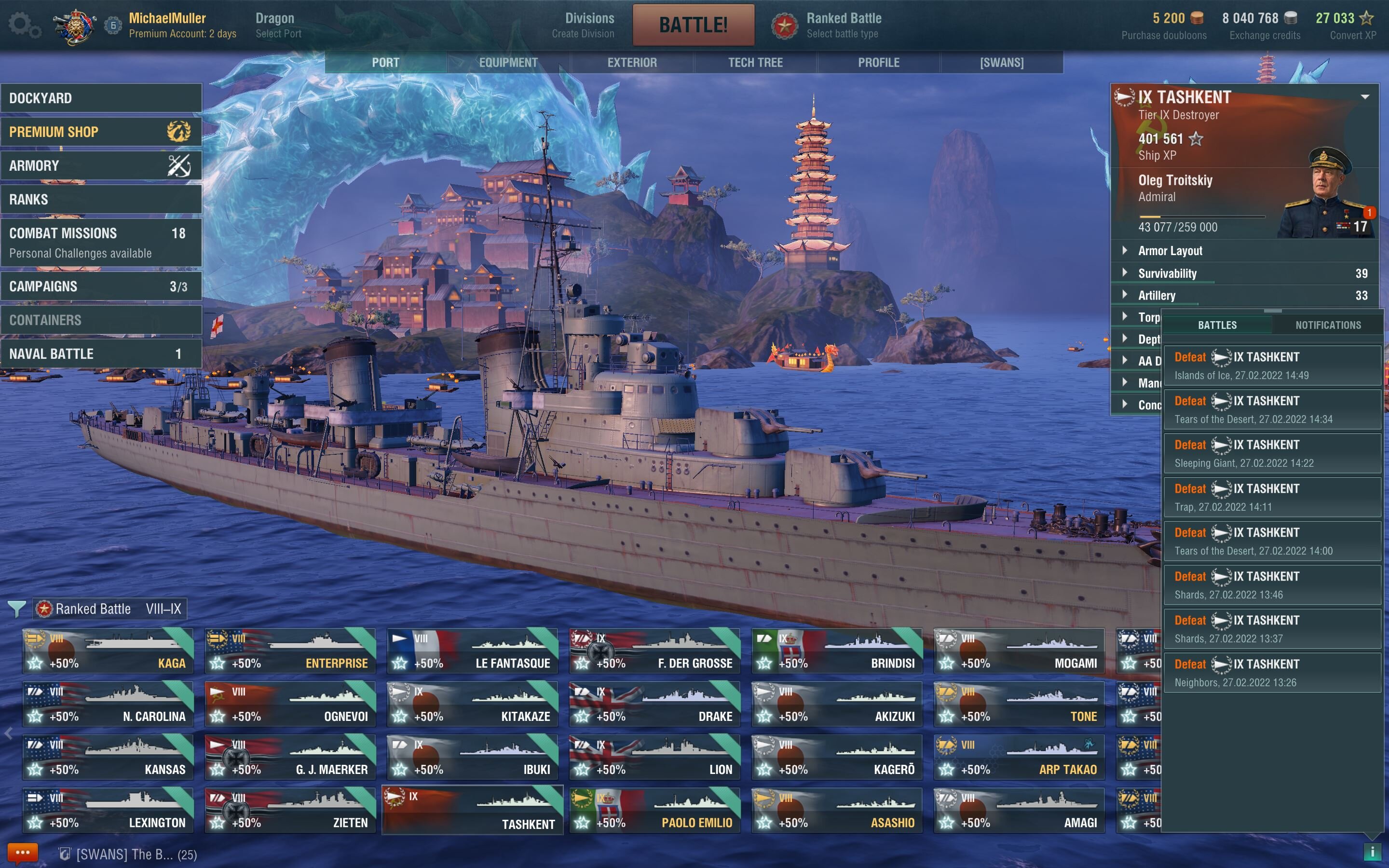Select the Paolo Emilio ship card
This screenshot has height=868, width=1389.
point(654,810)
